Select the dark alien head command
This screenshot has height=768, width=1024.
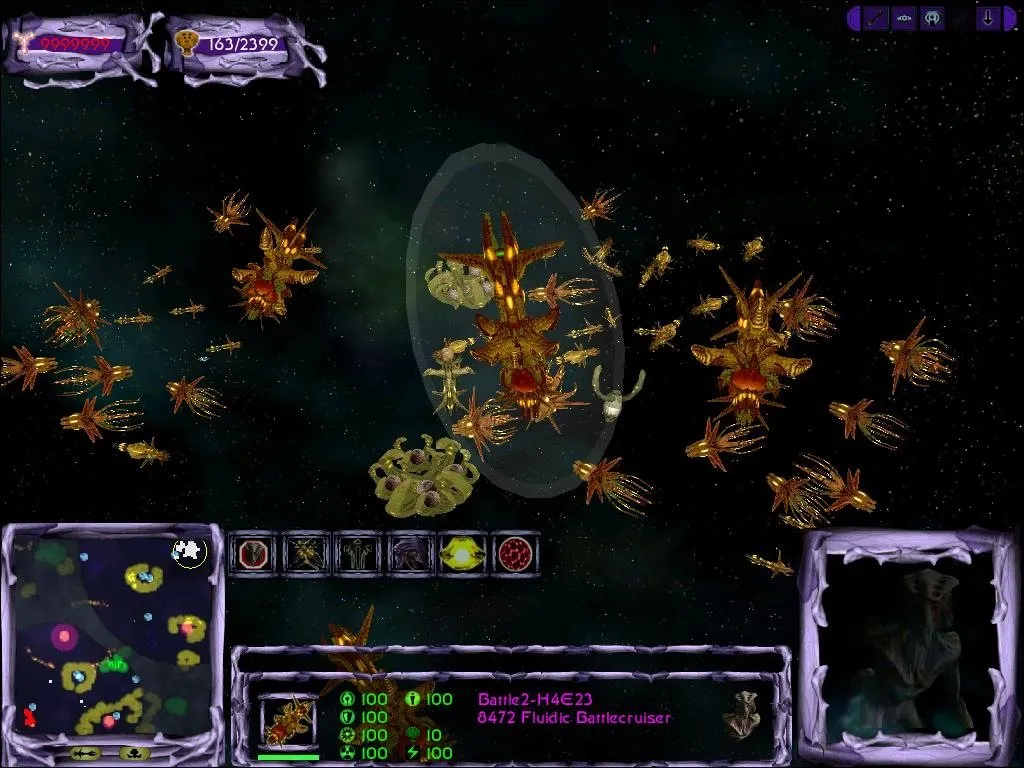tap(410, 552)
